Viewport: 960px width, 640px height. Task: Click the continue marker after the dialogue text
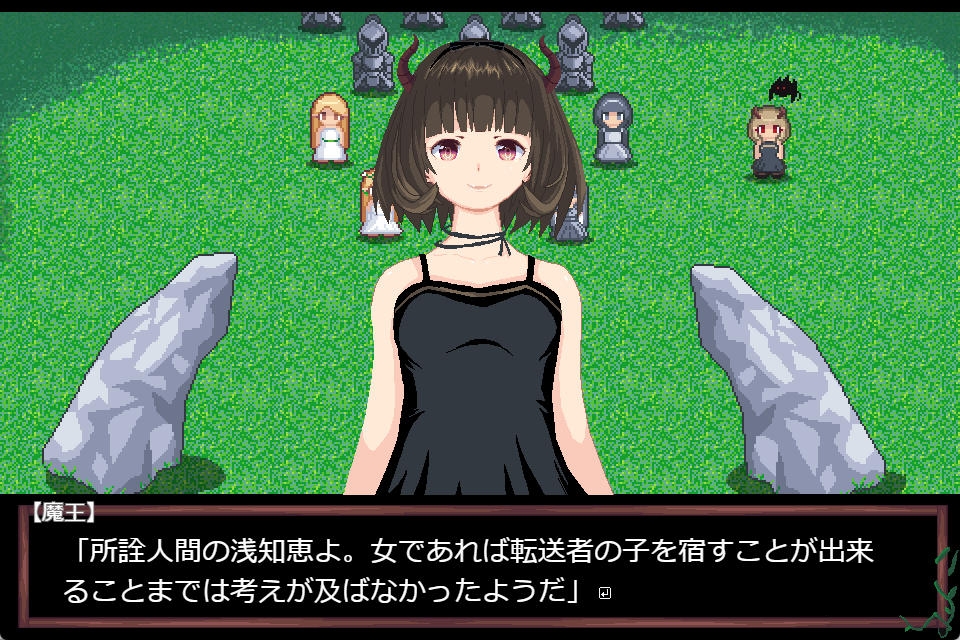(603, 593)
